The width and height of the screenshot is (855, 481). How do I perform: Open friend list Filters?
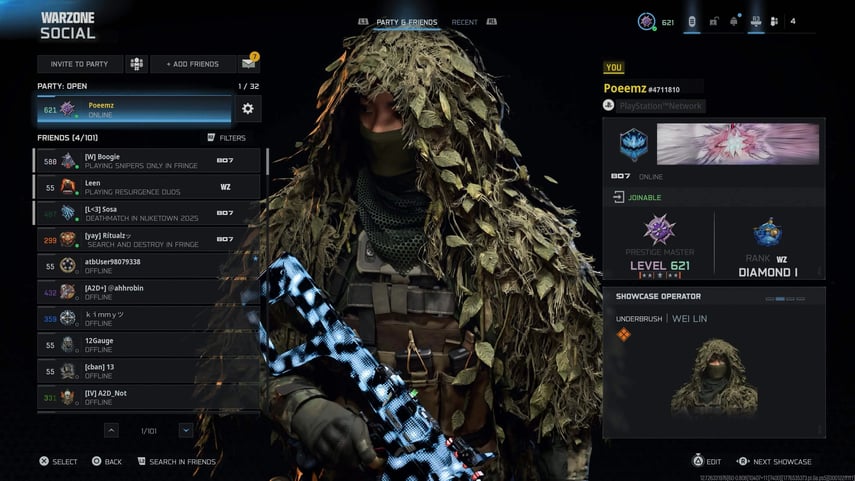click(226, 137)
